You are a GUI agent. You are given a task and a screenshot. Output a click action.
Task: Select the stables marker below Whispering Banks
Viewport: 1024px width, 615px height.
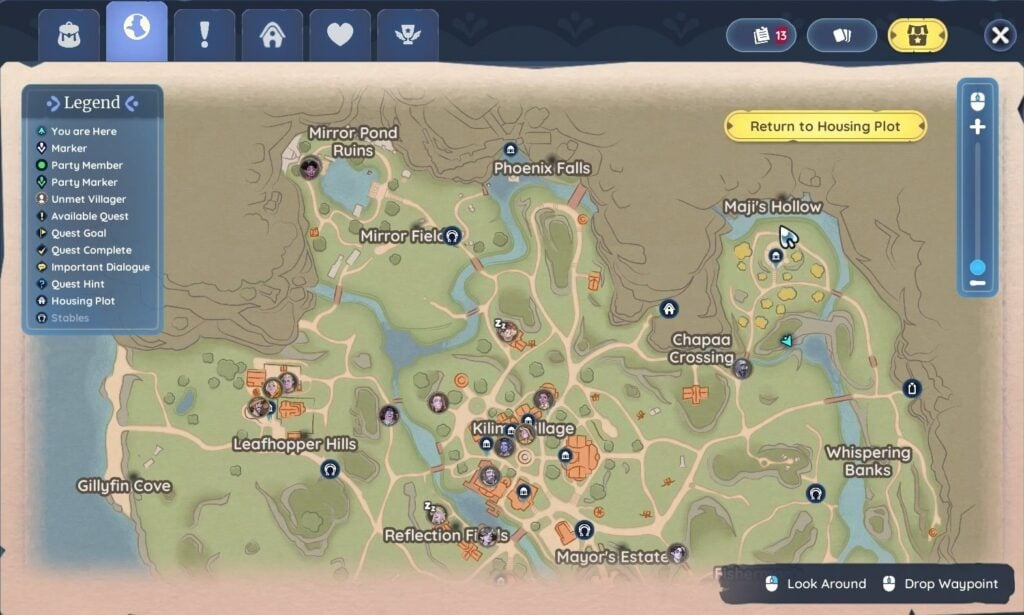816,493
